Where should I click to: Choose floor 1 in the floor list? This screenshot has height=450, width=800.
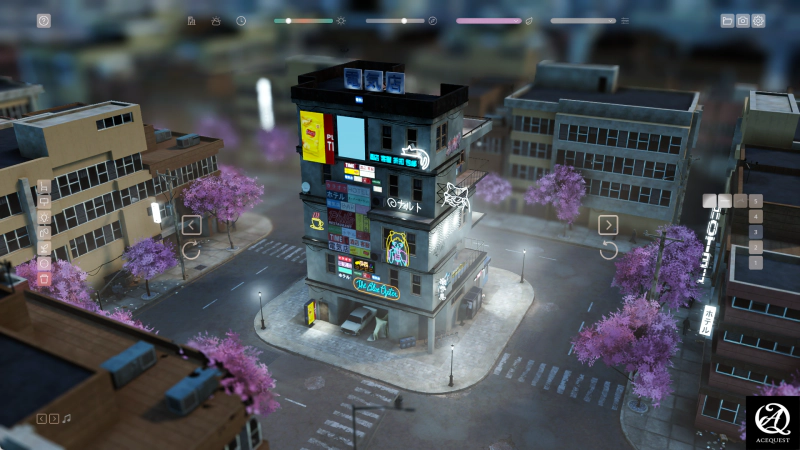[755, 263]
